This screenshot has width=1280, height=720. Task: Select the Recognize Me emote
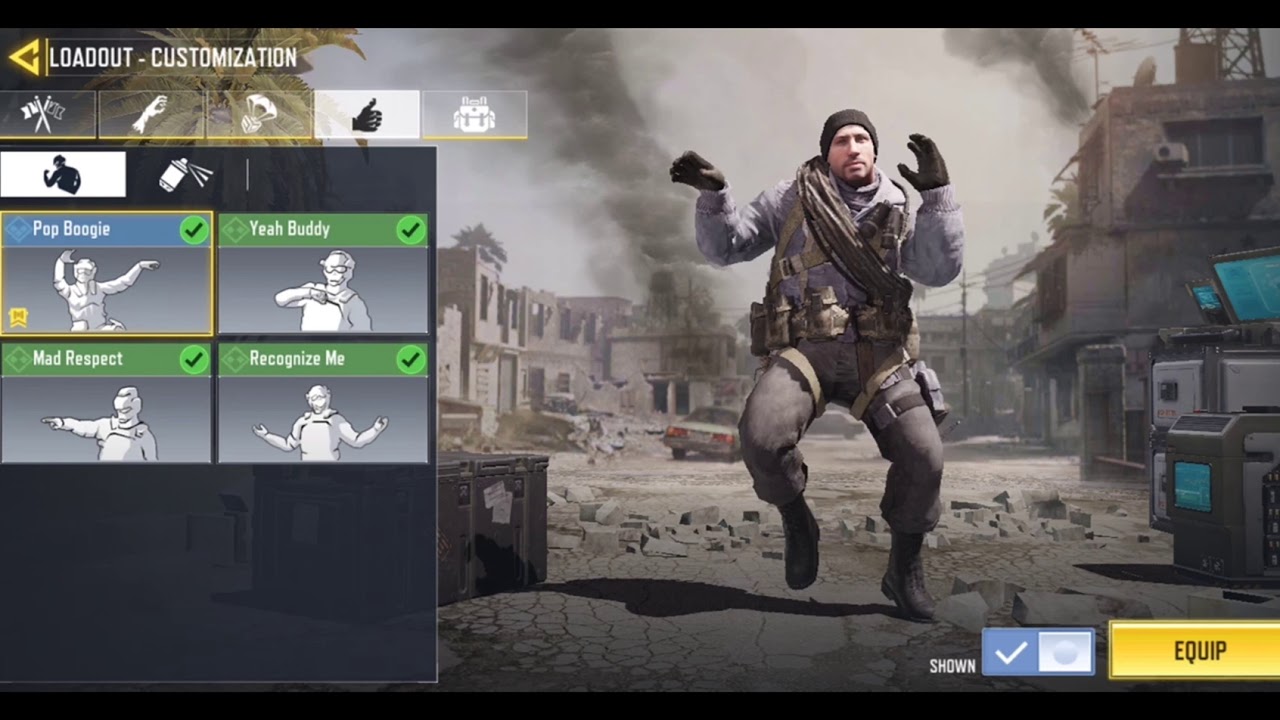323,403
